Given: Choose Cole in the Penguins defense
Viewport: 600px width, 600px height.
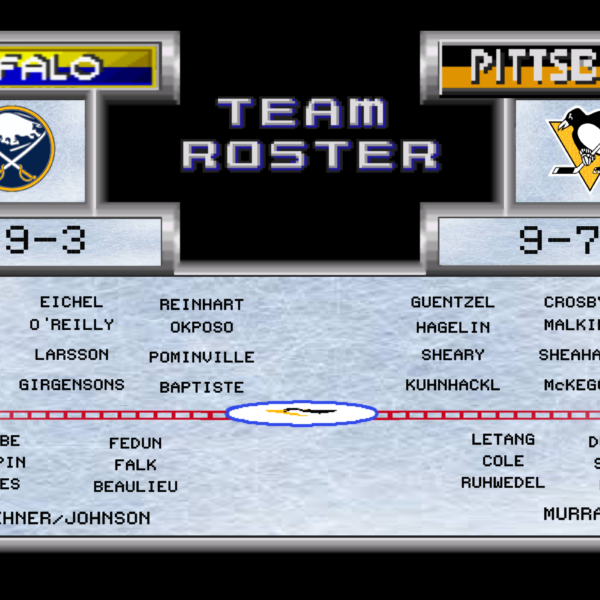Looking at the screenshot, I should [503, 461].
